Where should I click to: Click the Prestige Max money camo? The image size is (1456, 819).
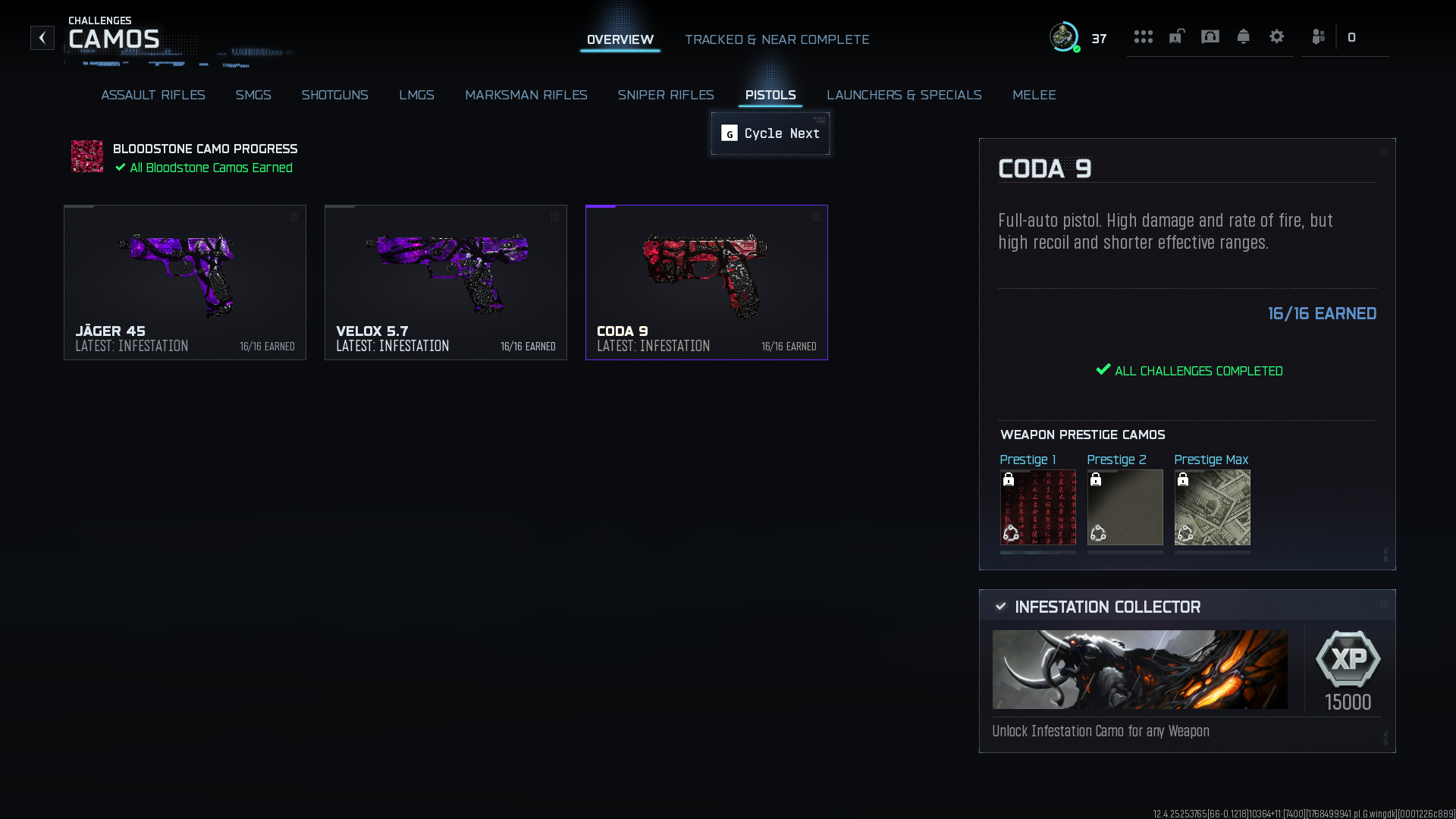coord(1212,507)
